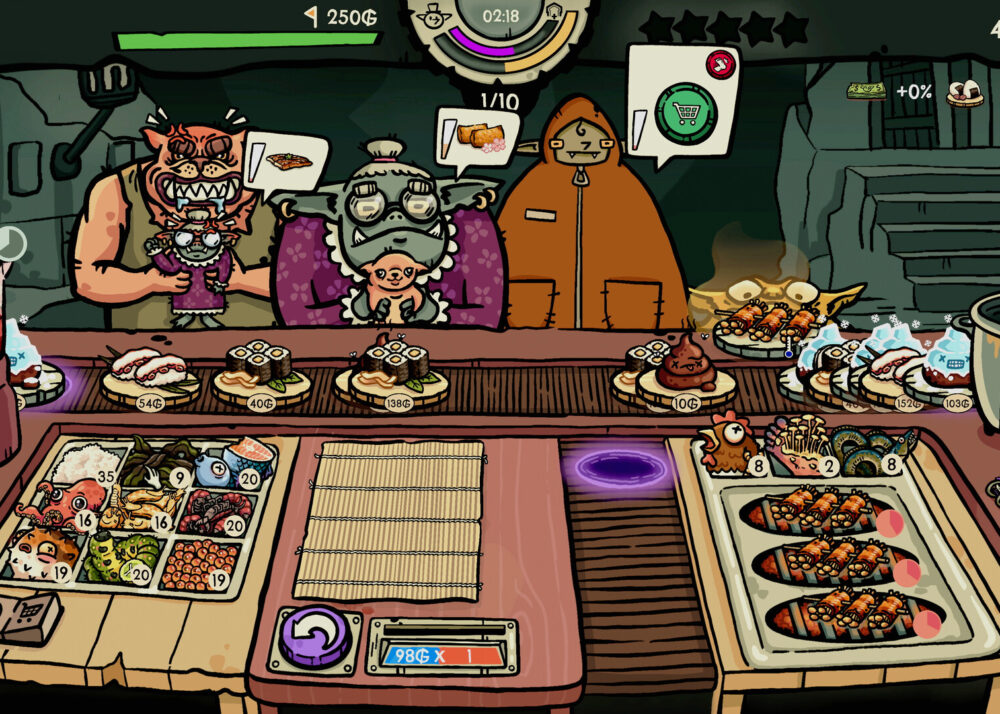
Task: Select the seaweed ingredient slot
Action: click(x=160, y=462)
